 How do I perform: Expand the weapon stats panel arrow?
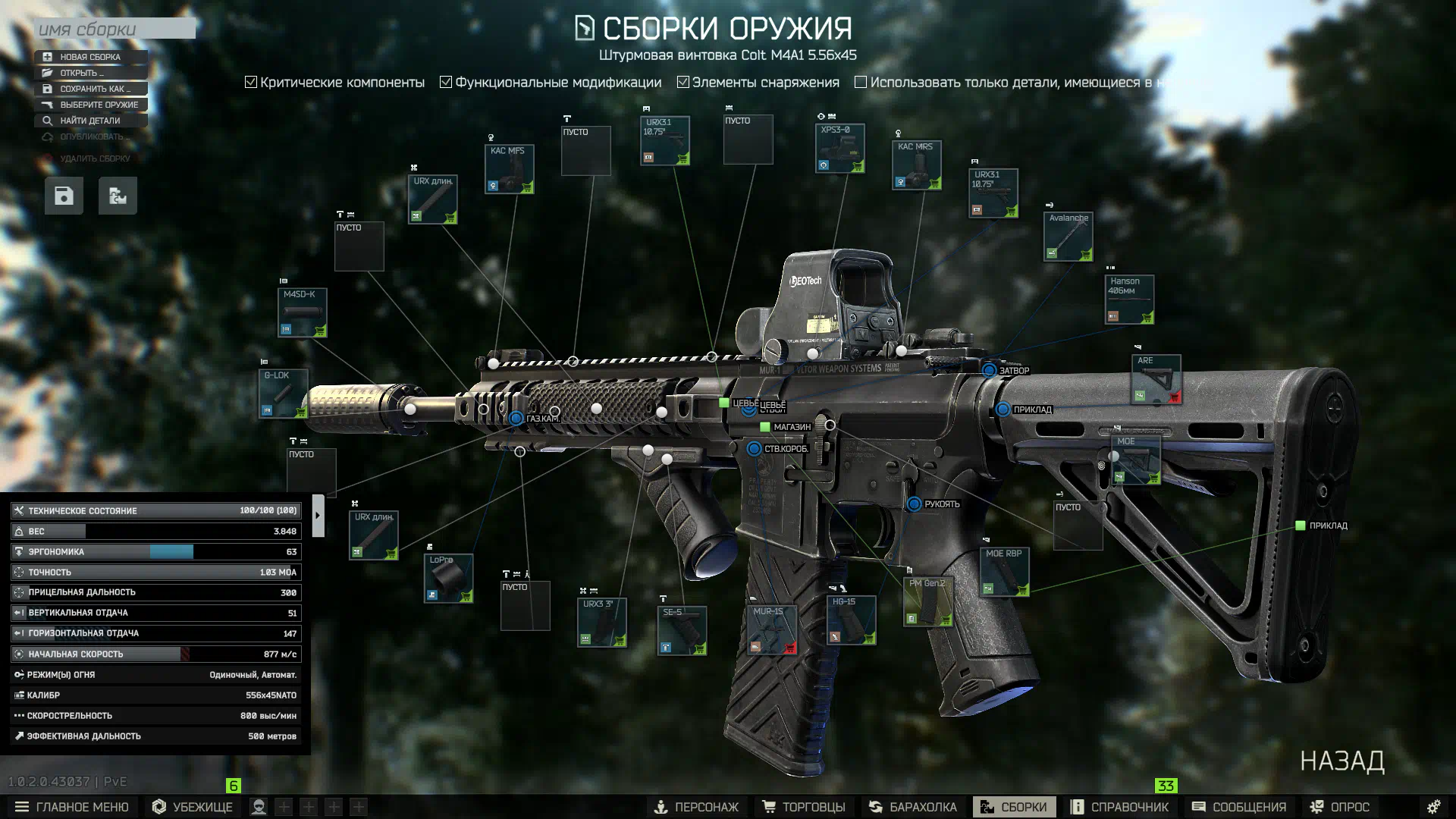[318, 516]
